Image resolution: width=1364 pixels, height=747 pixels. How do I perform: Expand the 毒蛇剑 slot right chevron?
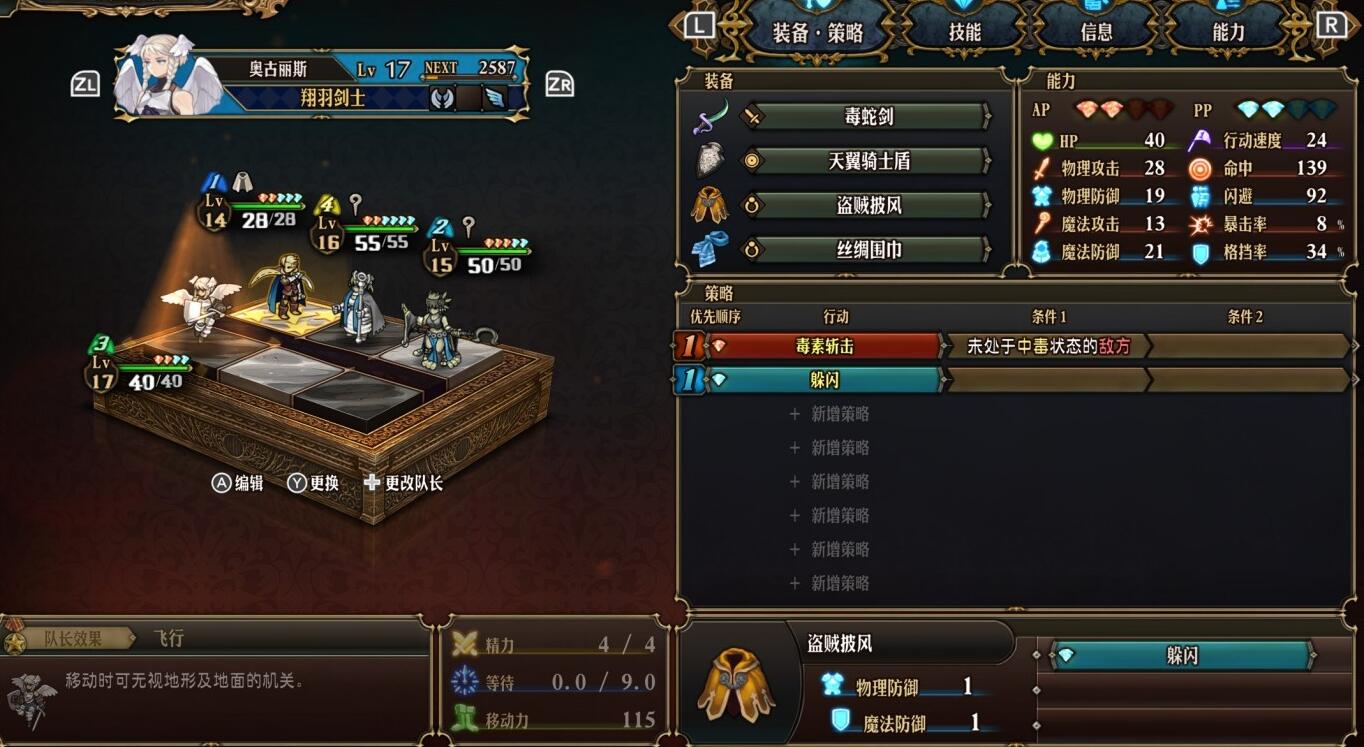(x=985, y=116)
